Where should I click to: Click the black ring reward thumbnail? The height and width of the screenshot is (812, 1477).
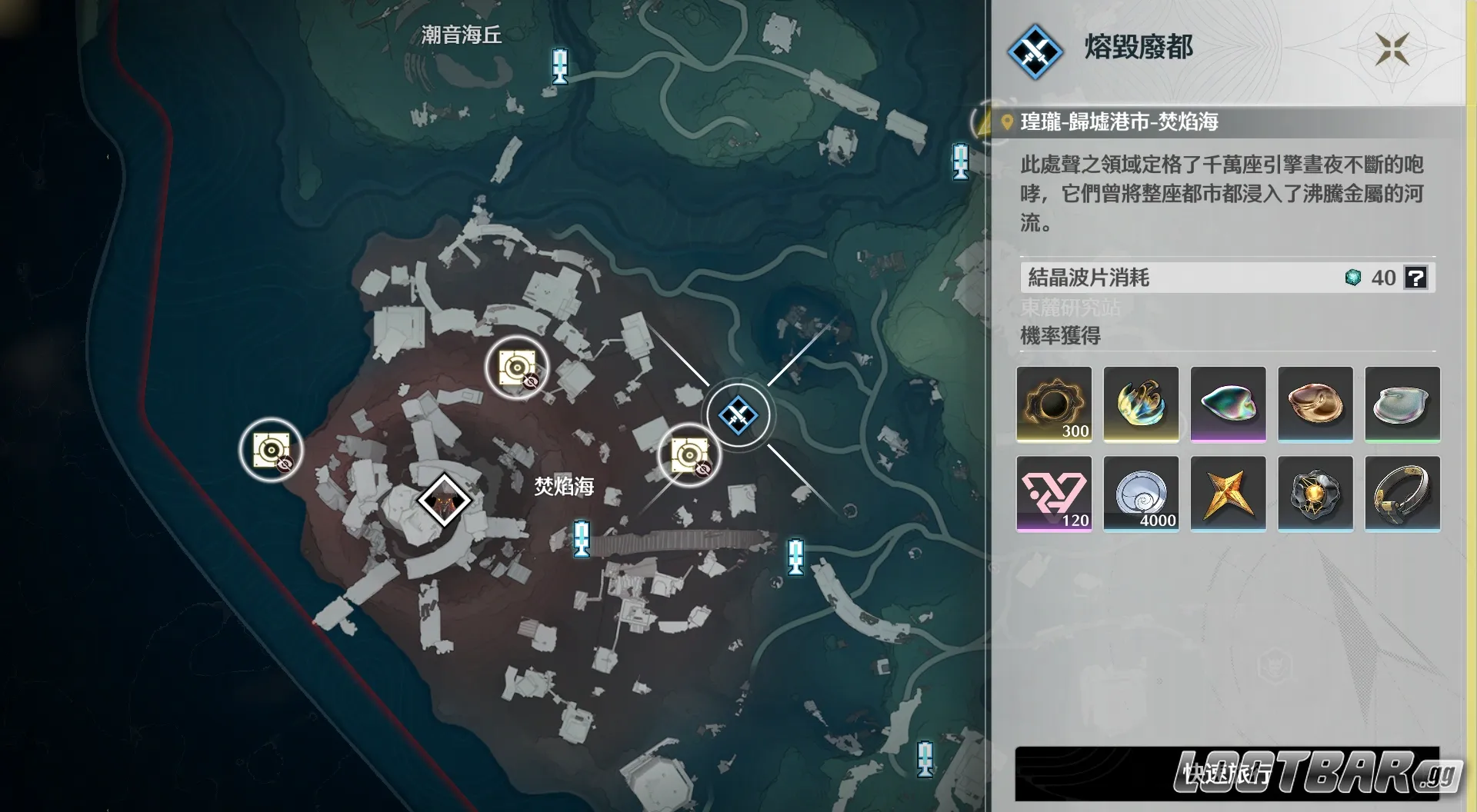1403,493
